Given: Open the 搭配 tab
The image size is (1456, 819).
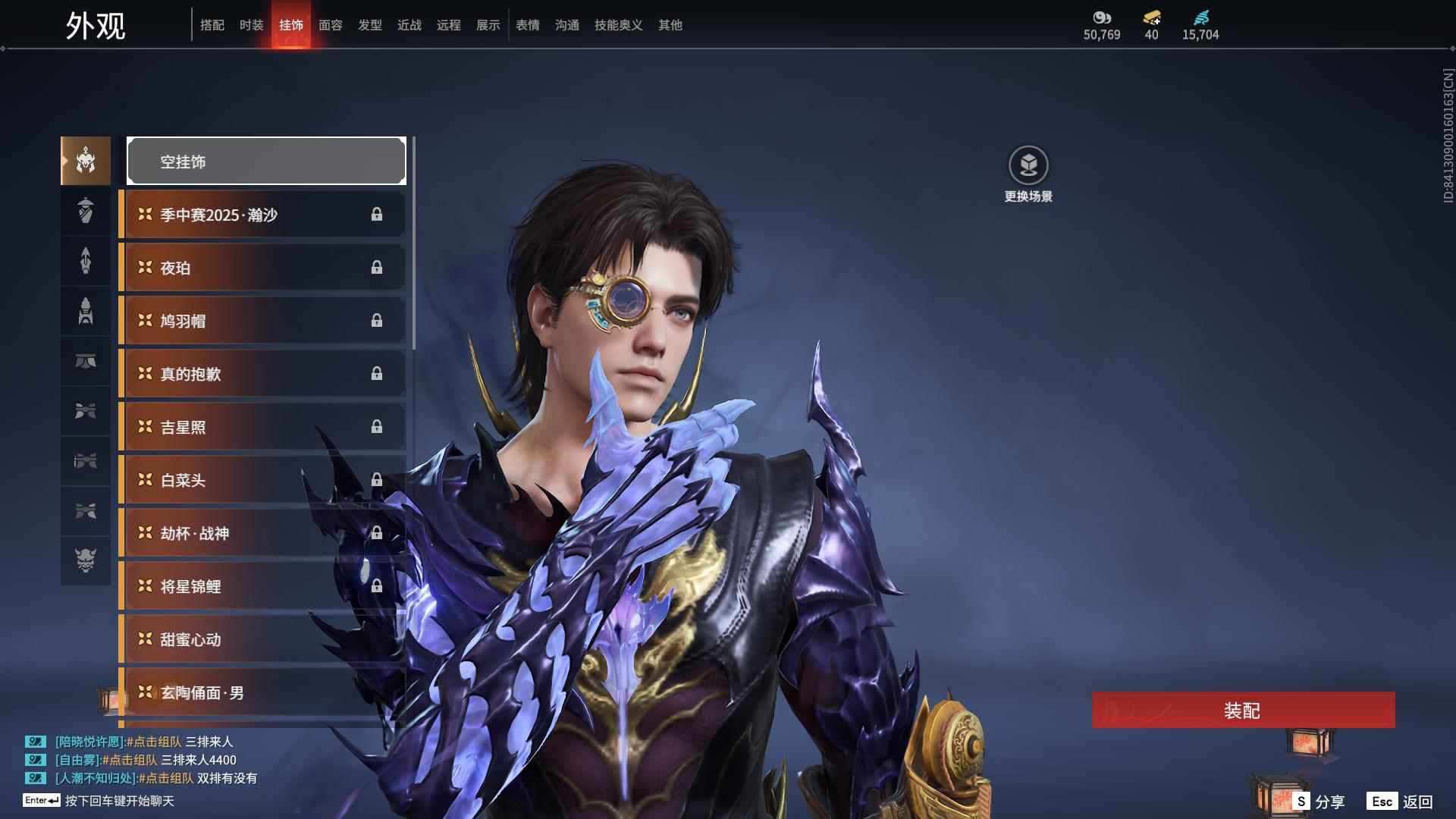Looking at the screenshot, I should point(212,25).
